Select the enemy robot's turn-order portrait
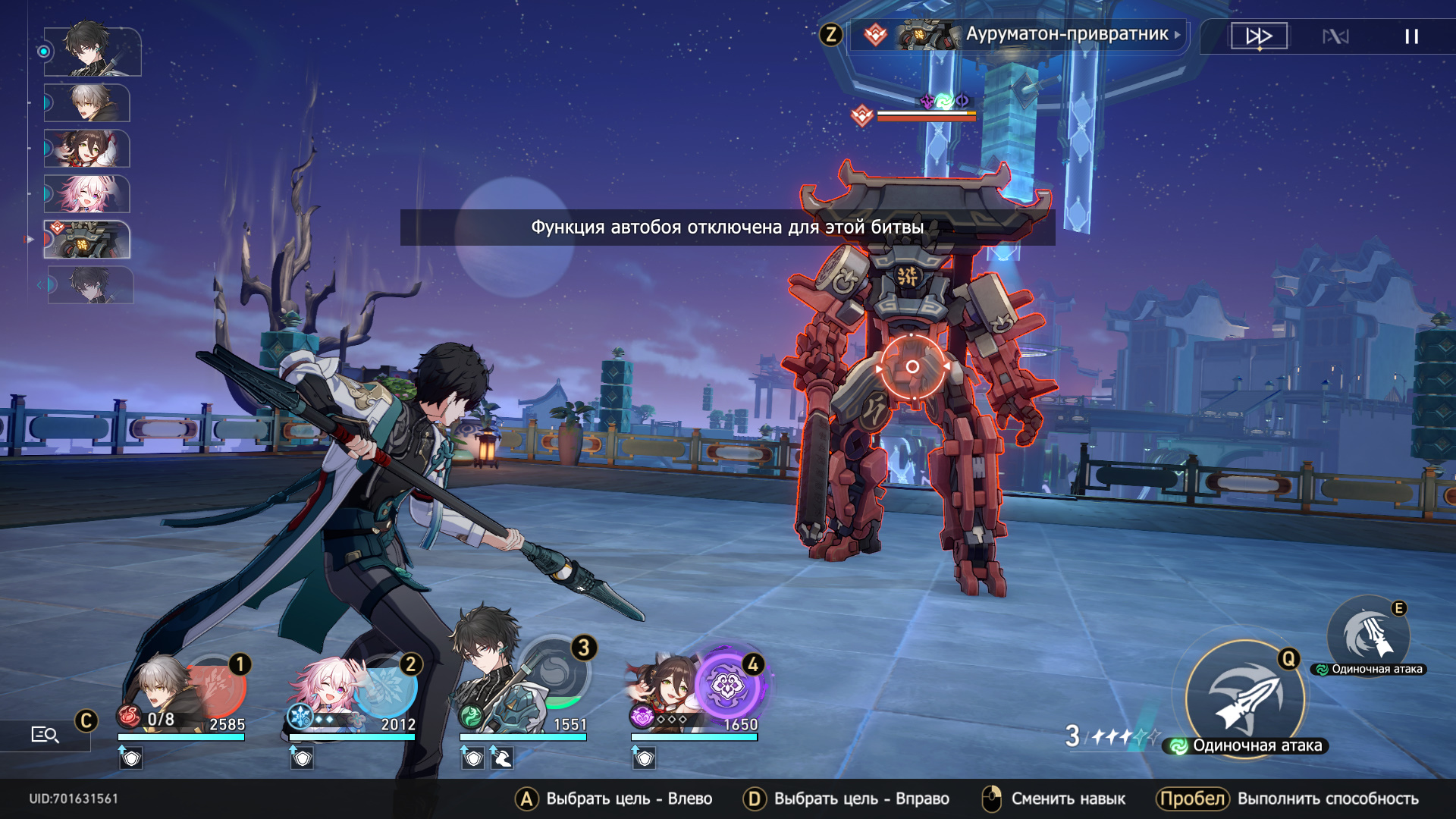Viewport: 1456px width, 819px height. click(88, 240)
